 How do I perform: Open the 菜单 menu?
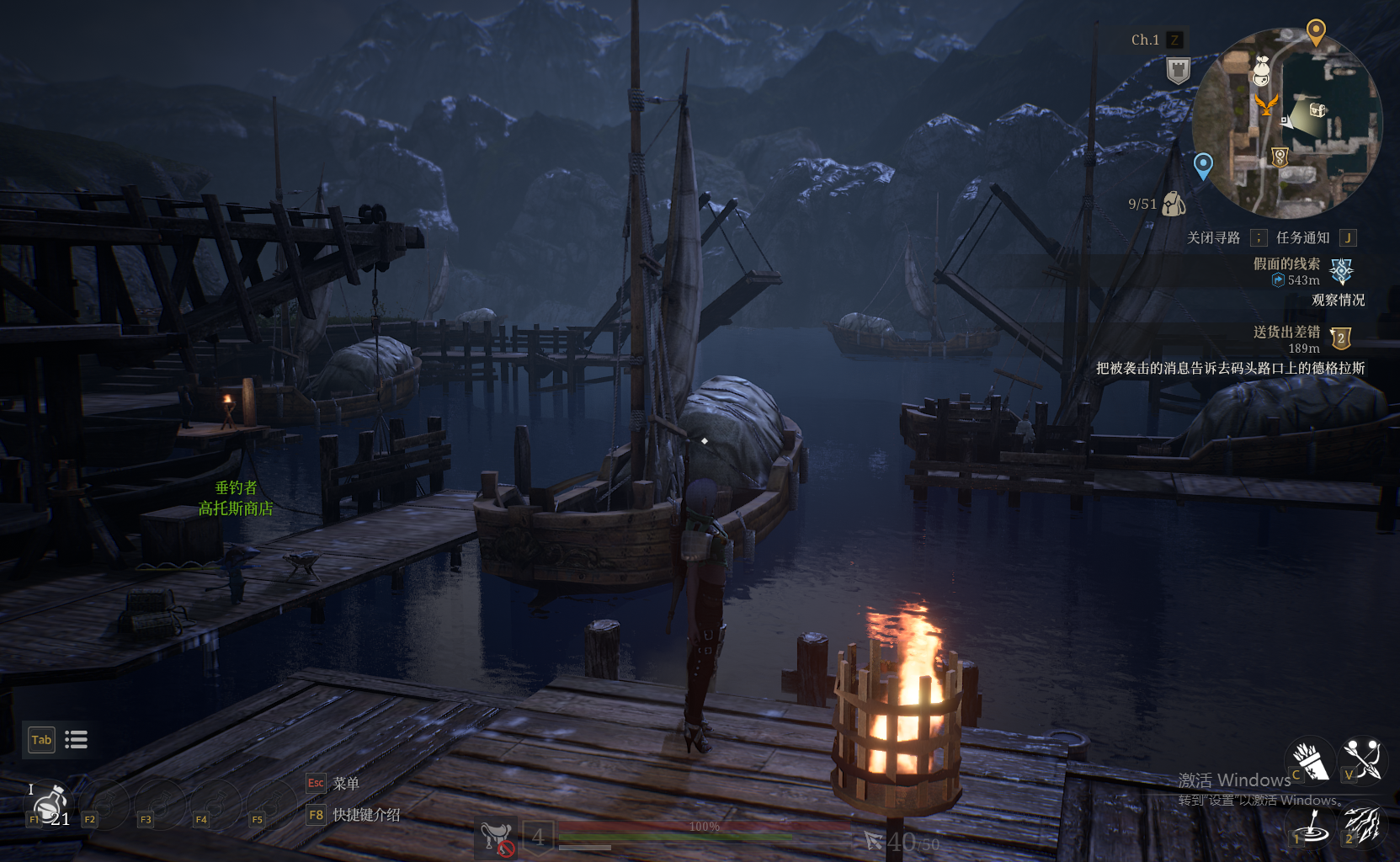pyautogui.click(x=345, y=784)
